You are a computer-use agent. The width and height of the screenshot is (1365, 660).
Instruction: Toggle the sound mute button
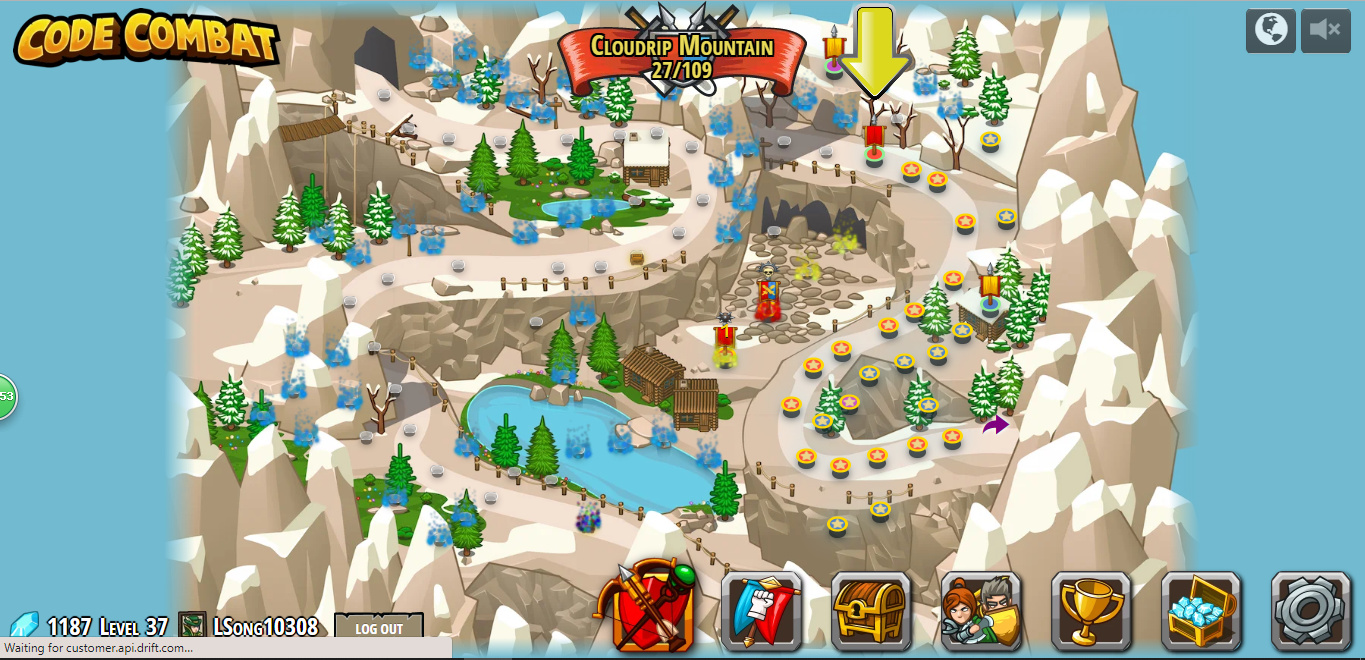click(1325, 30)
